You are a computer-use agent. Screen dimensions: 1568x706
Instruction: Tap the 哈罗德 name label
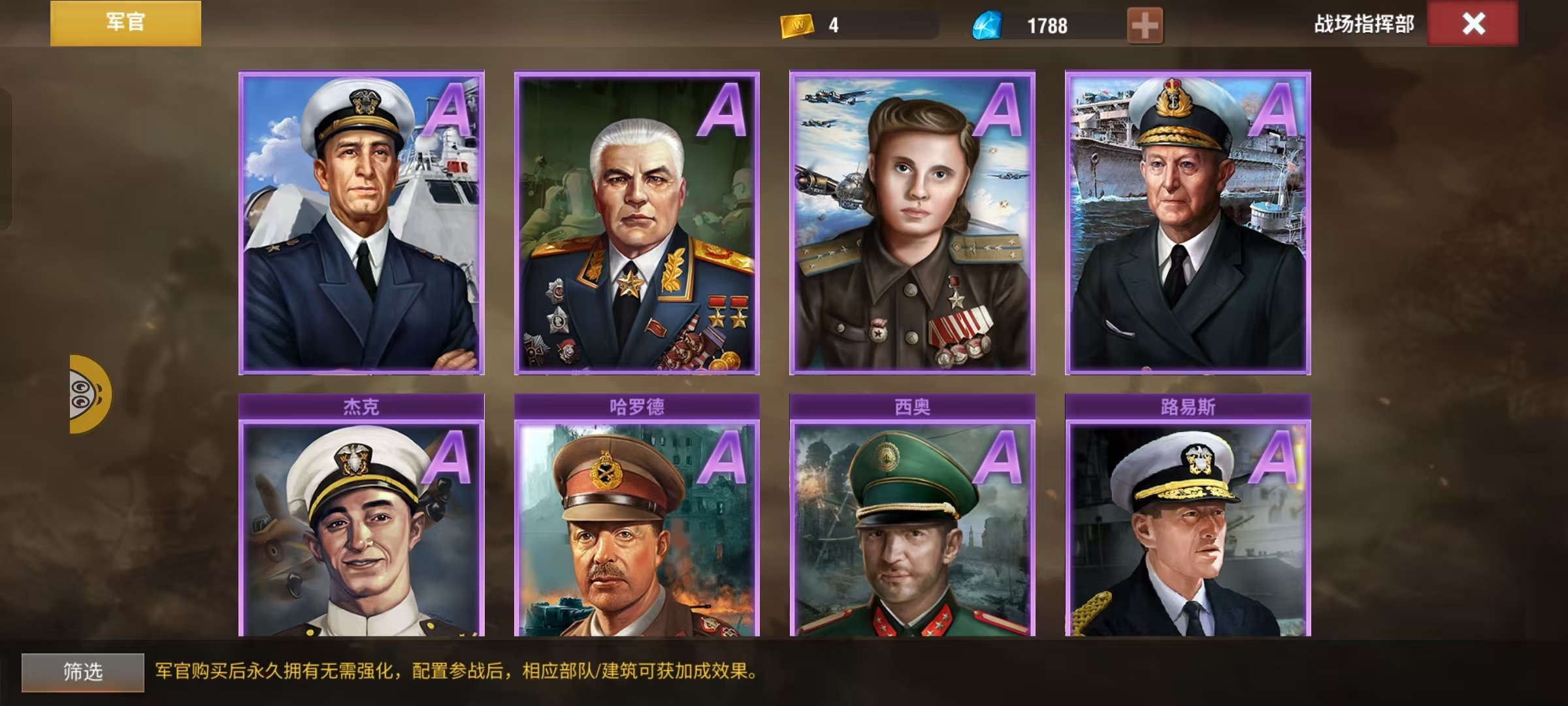click(x=637, y=405)
